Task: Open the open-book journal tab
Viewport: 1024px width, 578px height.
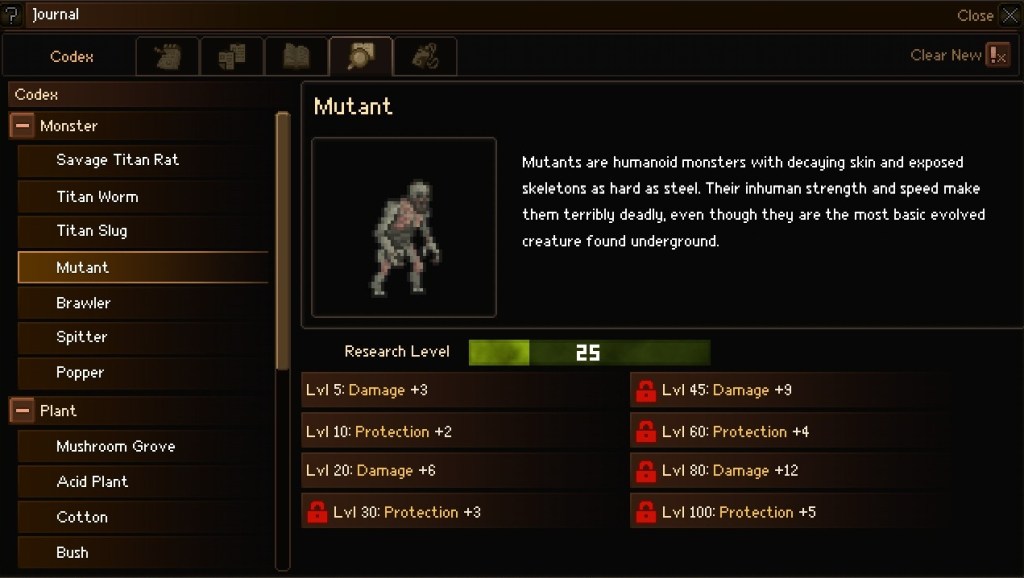Action: [x=296, y=57]
